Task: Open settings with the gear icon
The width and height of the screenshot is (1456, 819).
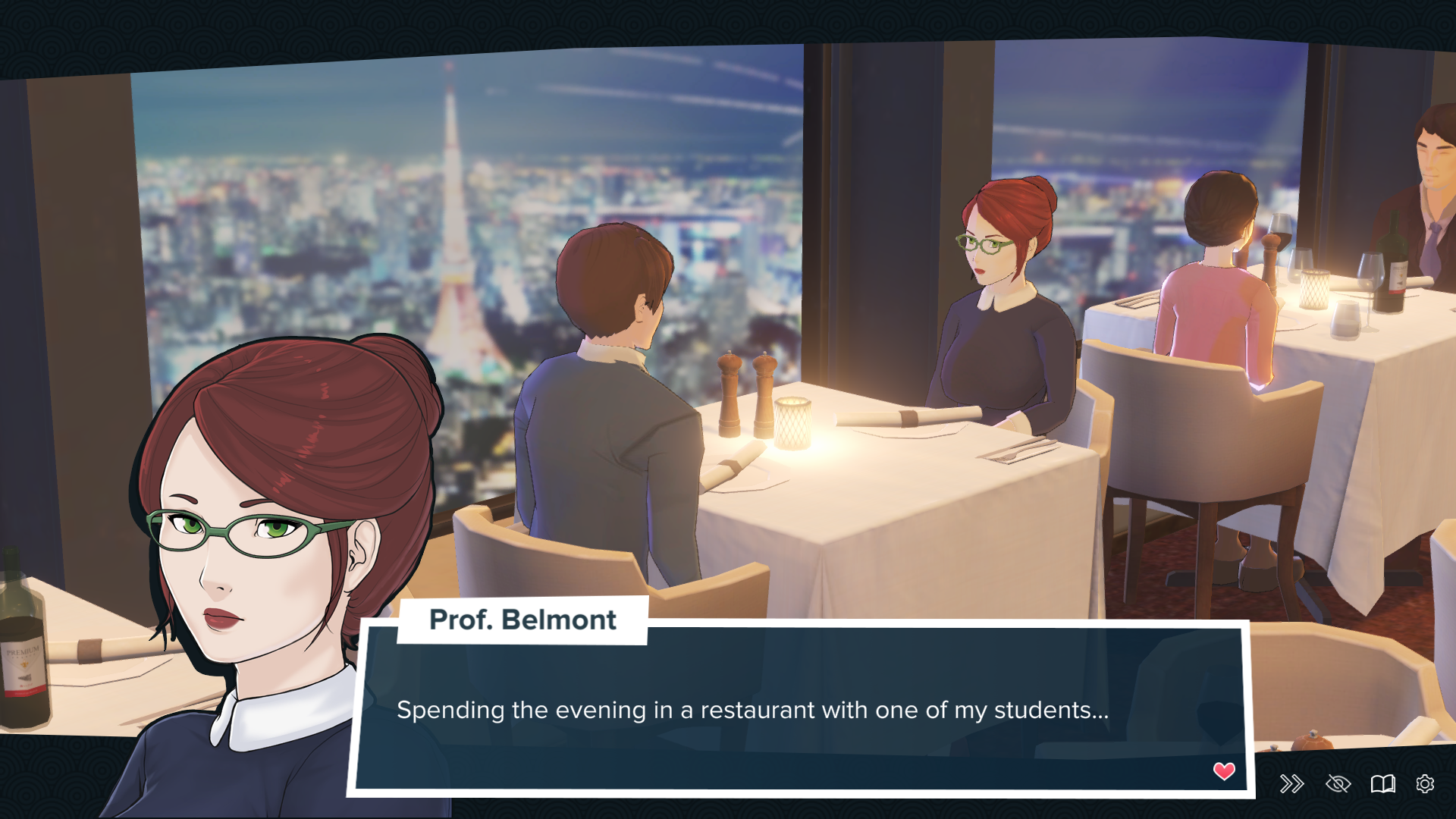Action: click(x=1425, y=783)
